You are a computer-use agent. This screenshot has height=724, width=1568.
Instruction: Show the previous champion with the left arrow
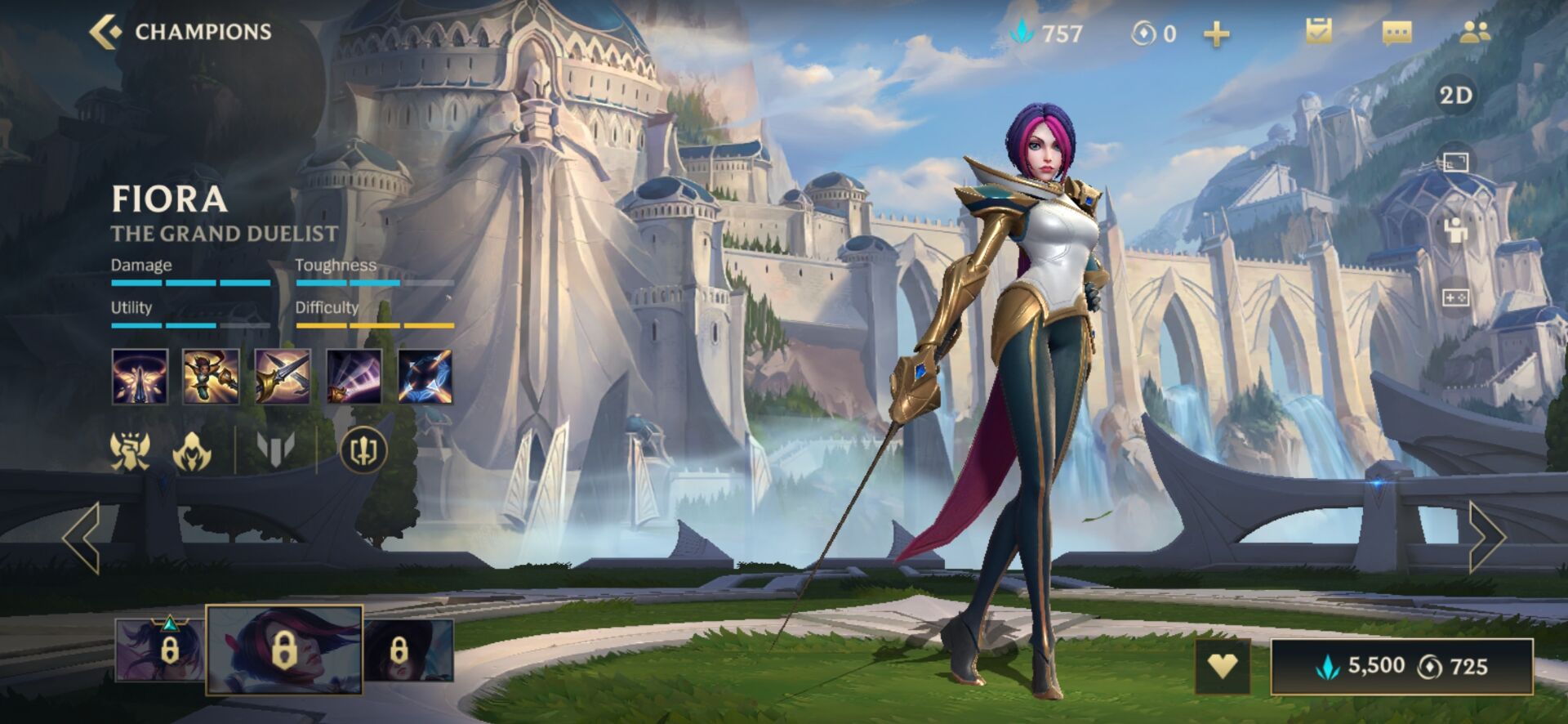pyautogui.click(x=82, y=537)
